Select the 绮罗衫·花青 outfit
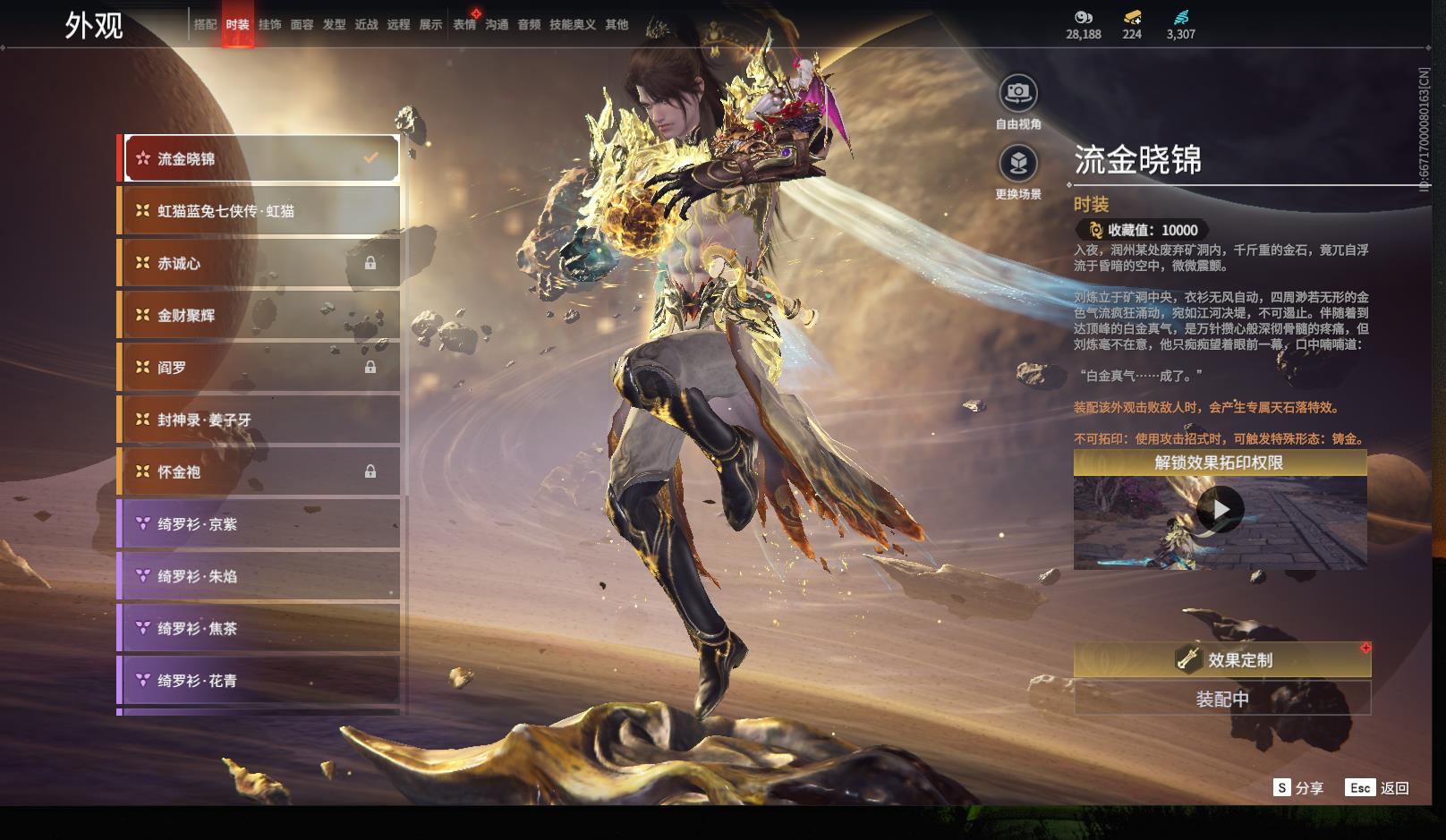 click(259, 681)
